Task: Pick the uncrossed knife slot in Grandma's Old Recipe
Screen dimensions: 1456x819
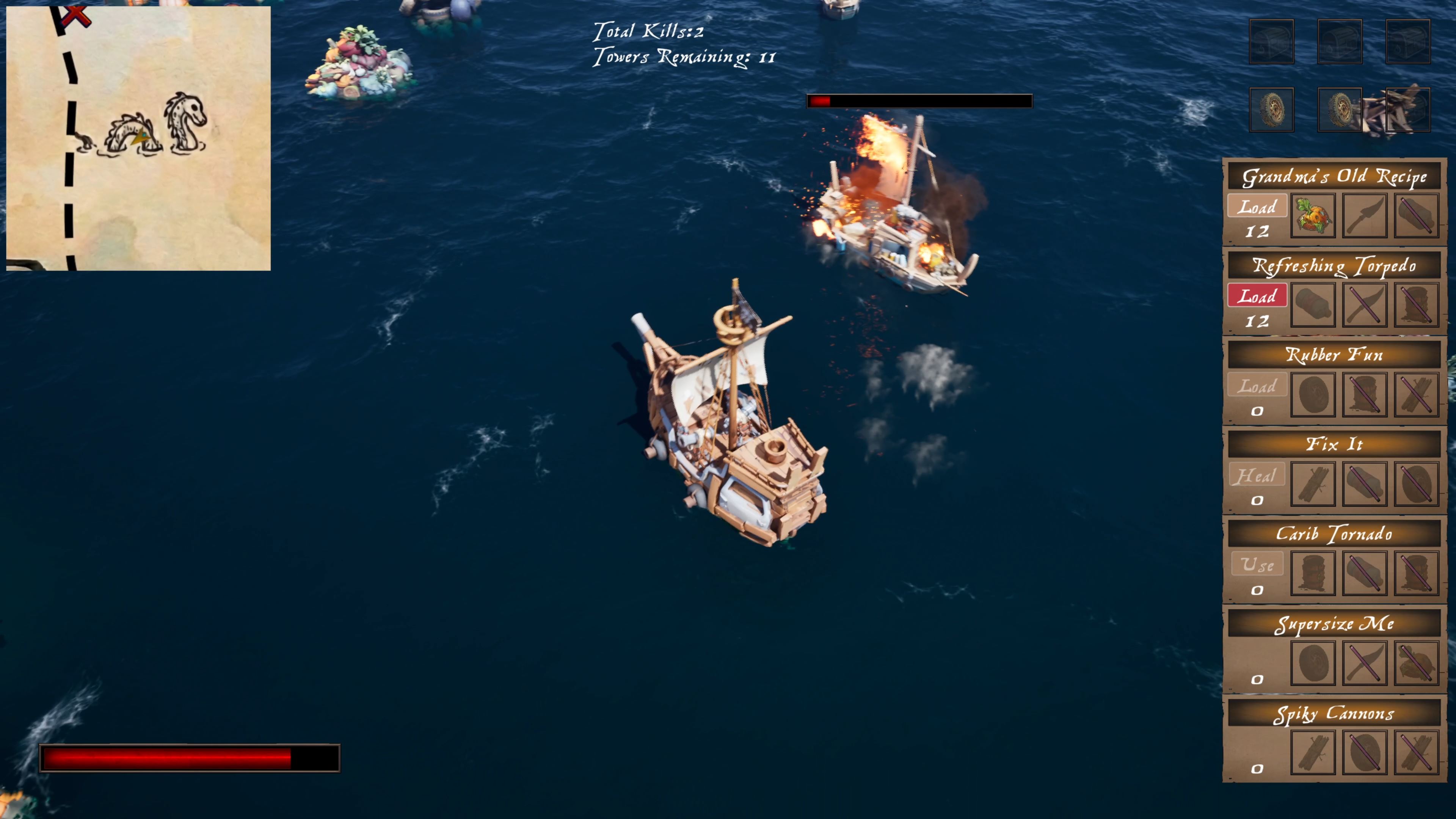Action: click(1365, 215)
